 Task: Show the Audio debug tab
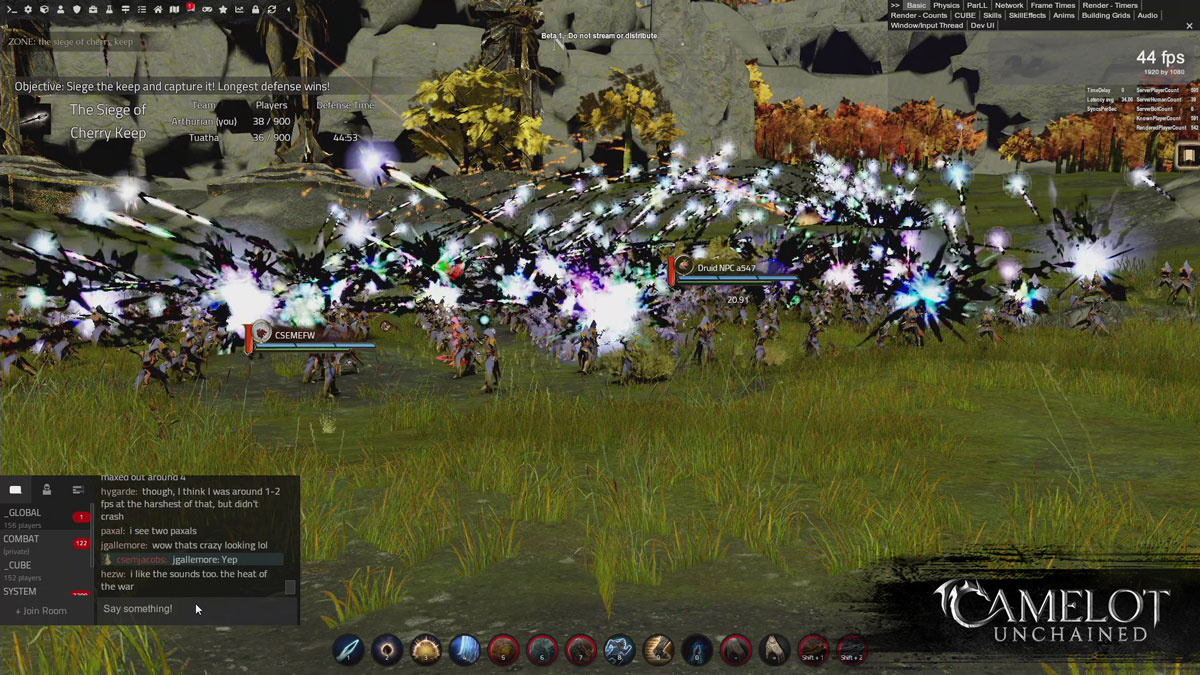[1147, 16]
